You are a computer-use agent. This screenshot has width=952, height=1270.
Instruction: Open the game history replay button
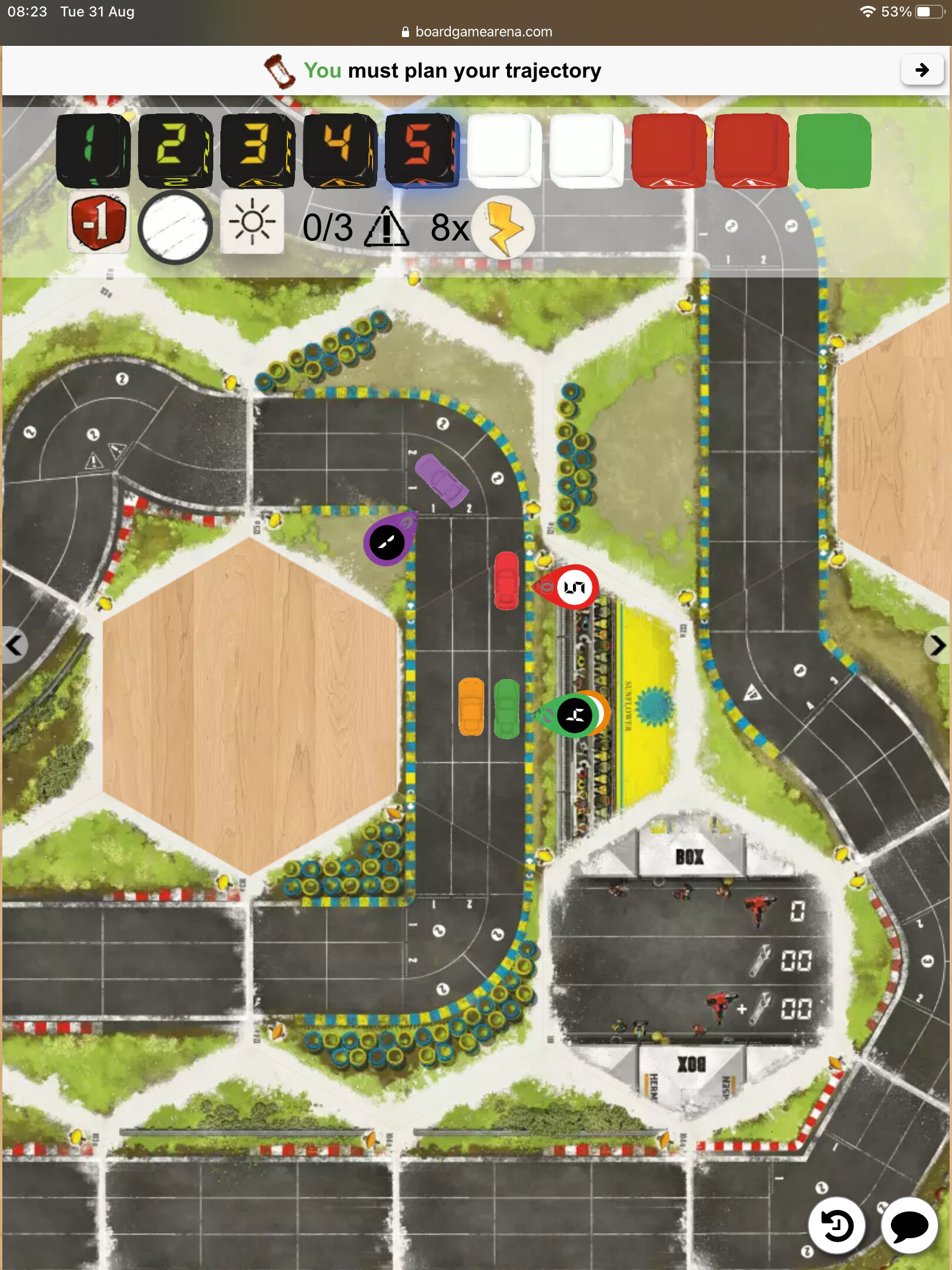point(836,1226)
